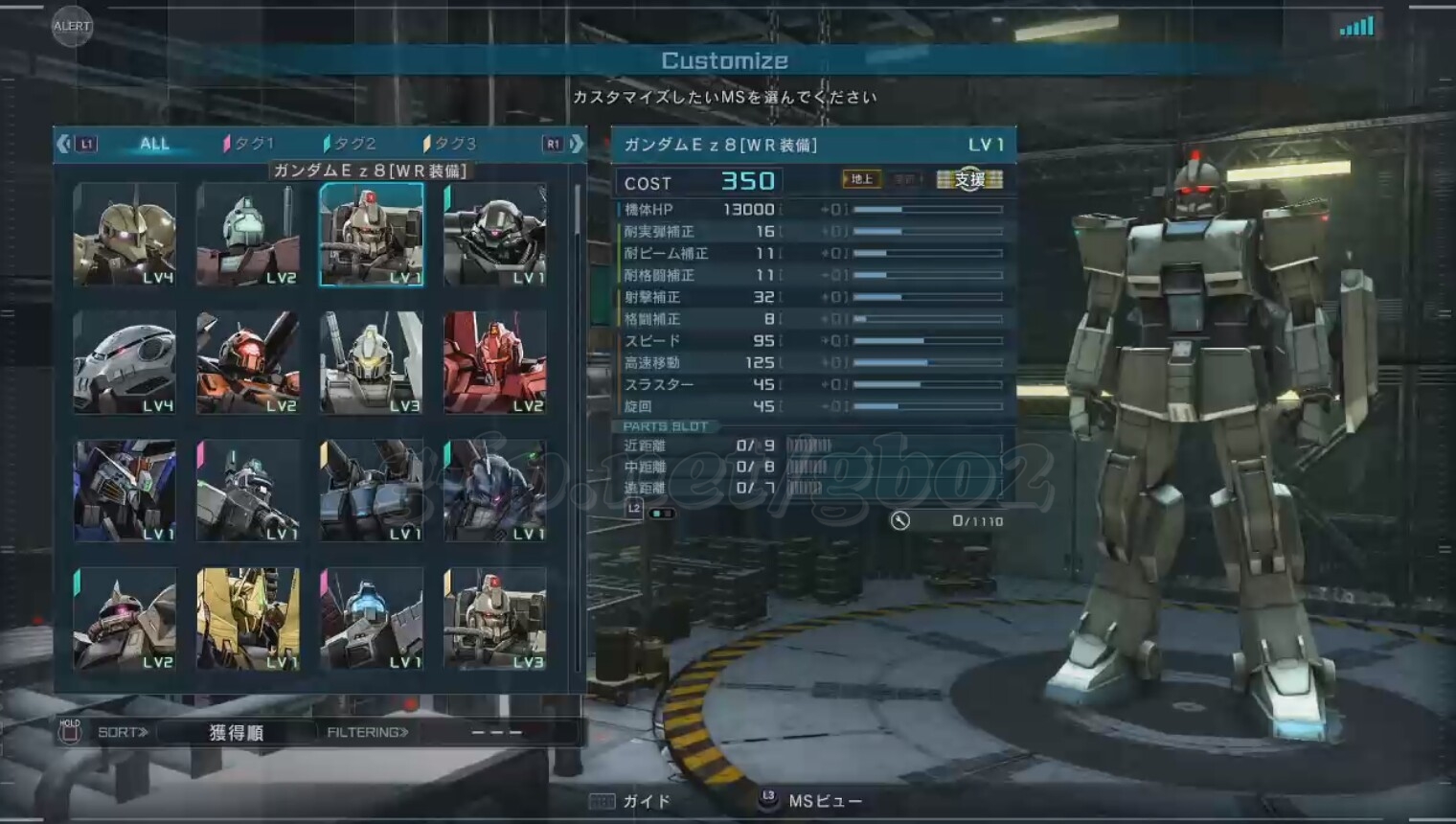Open the FILTERING options

368,733
